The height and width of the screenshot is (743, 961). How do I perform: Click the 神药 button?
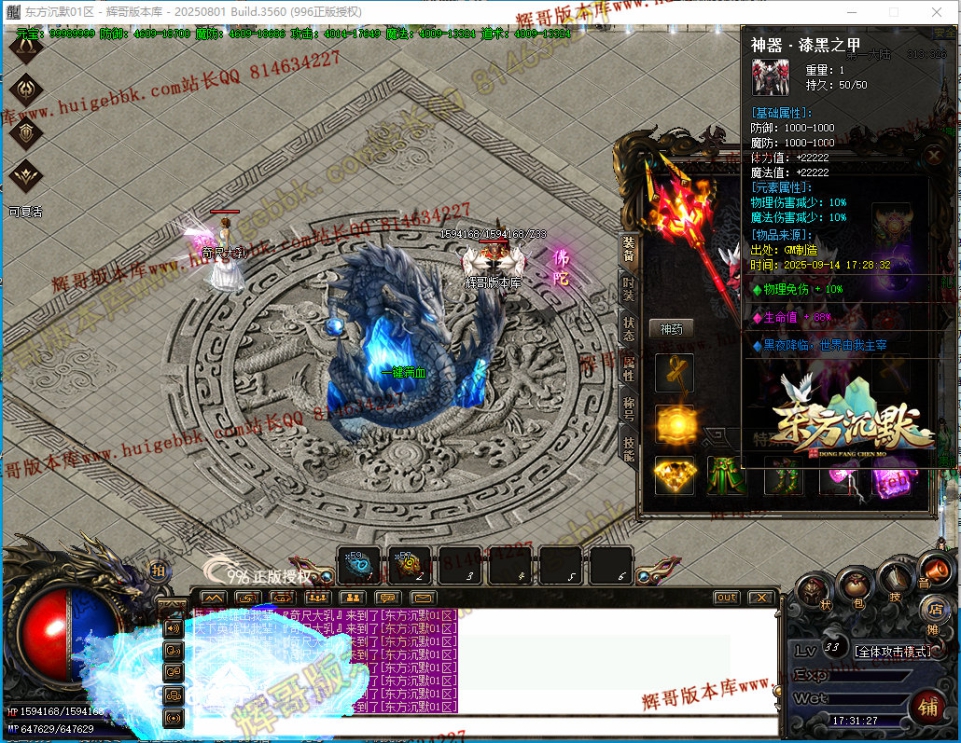point(671,329)
